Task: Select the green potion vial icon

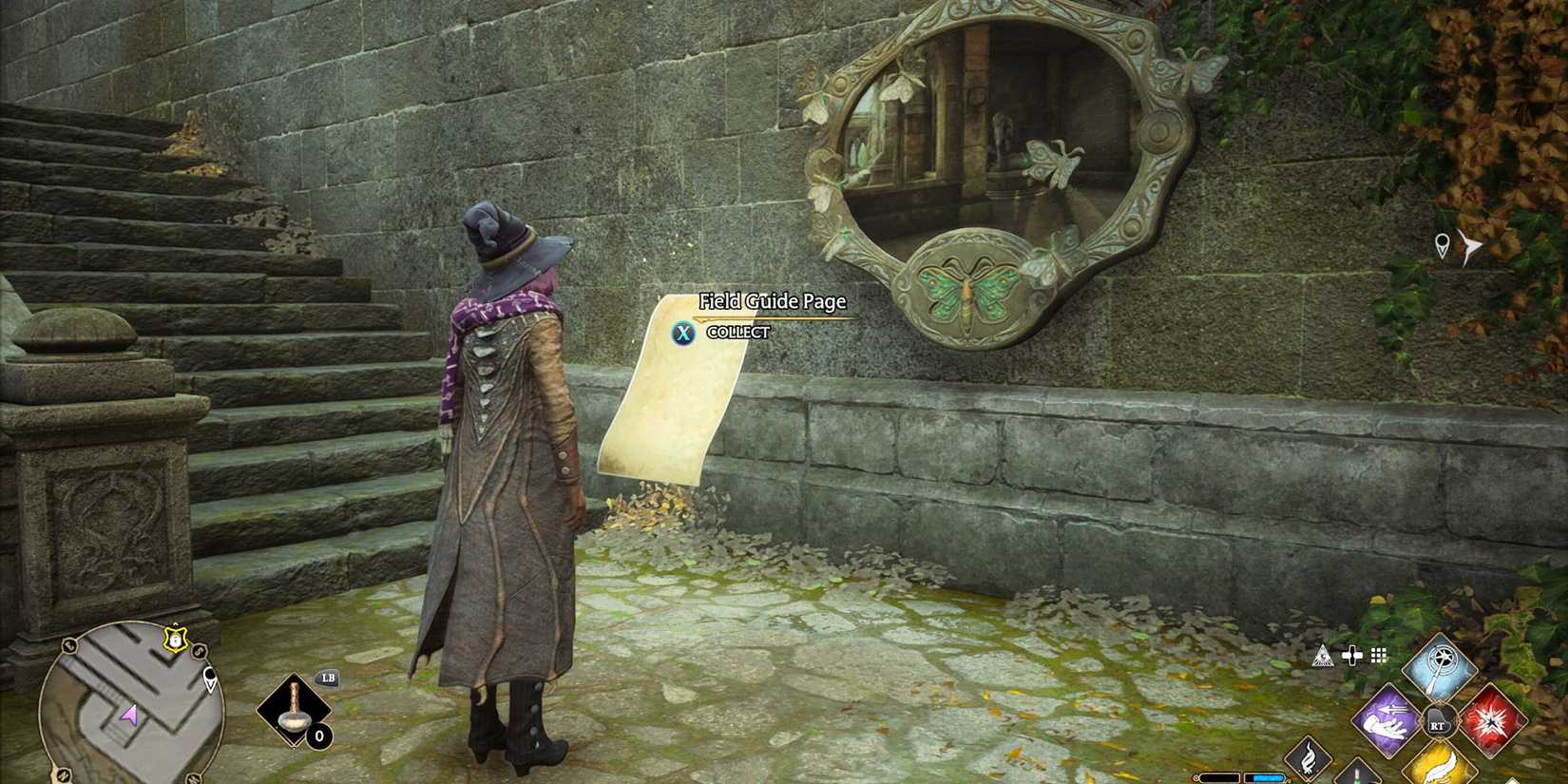Action: click(x=1356, y=774)
